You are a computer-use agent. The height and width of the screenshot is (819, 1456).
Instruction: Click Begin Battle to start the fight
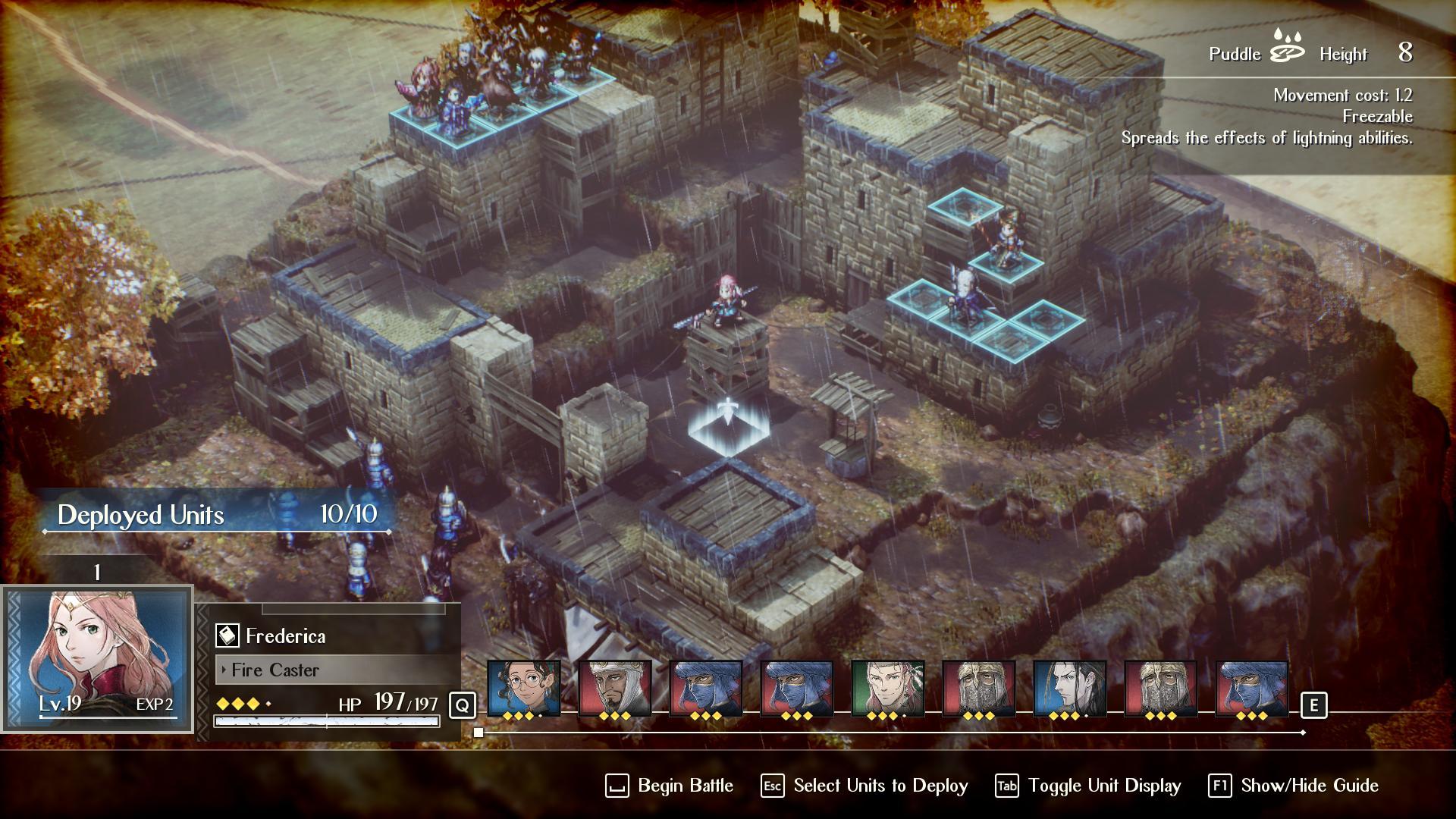click(670, 786)
